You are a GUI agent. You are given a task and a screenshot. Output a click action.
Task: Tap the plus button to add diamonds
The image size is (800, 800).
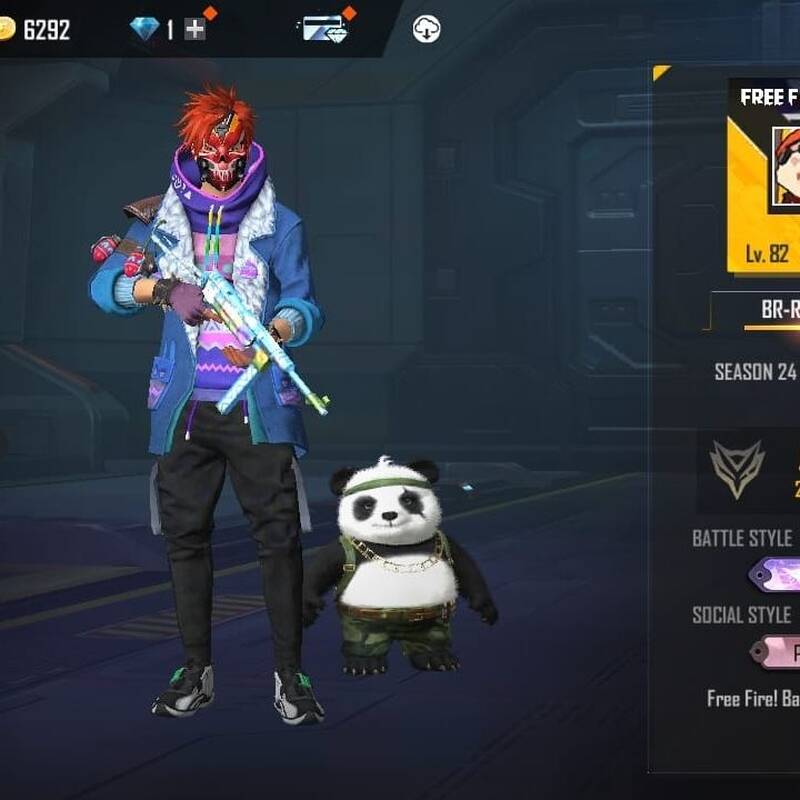[195, 30]
